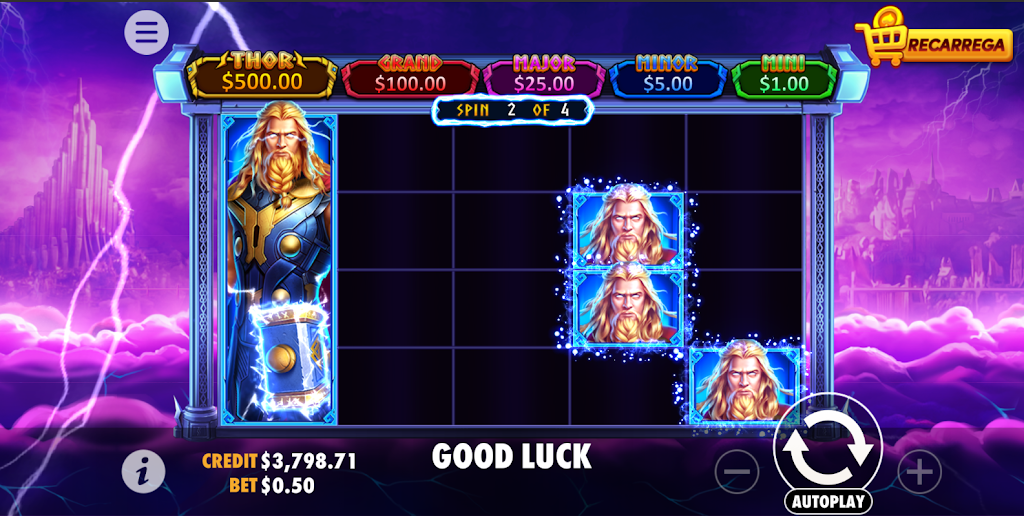Screen dimensions: 1024x516
Task: Decrease the bet with minus button
Action: (737, 471)
